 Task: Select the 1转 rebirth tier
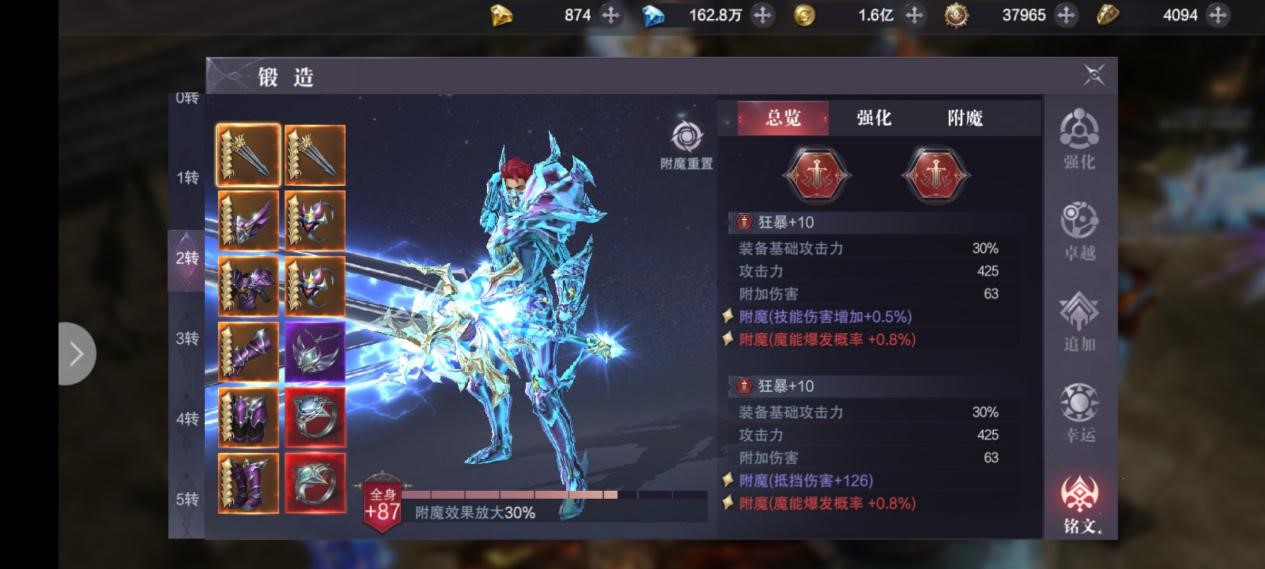188,178
